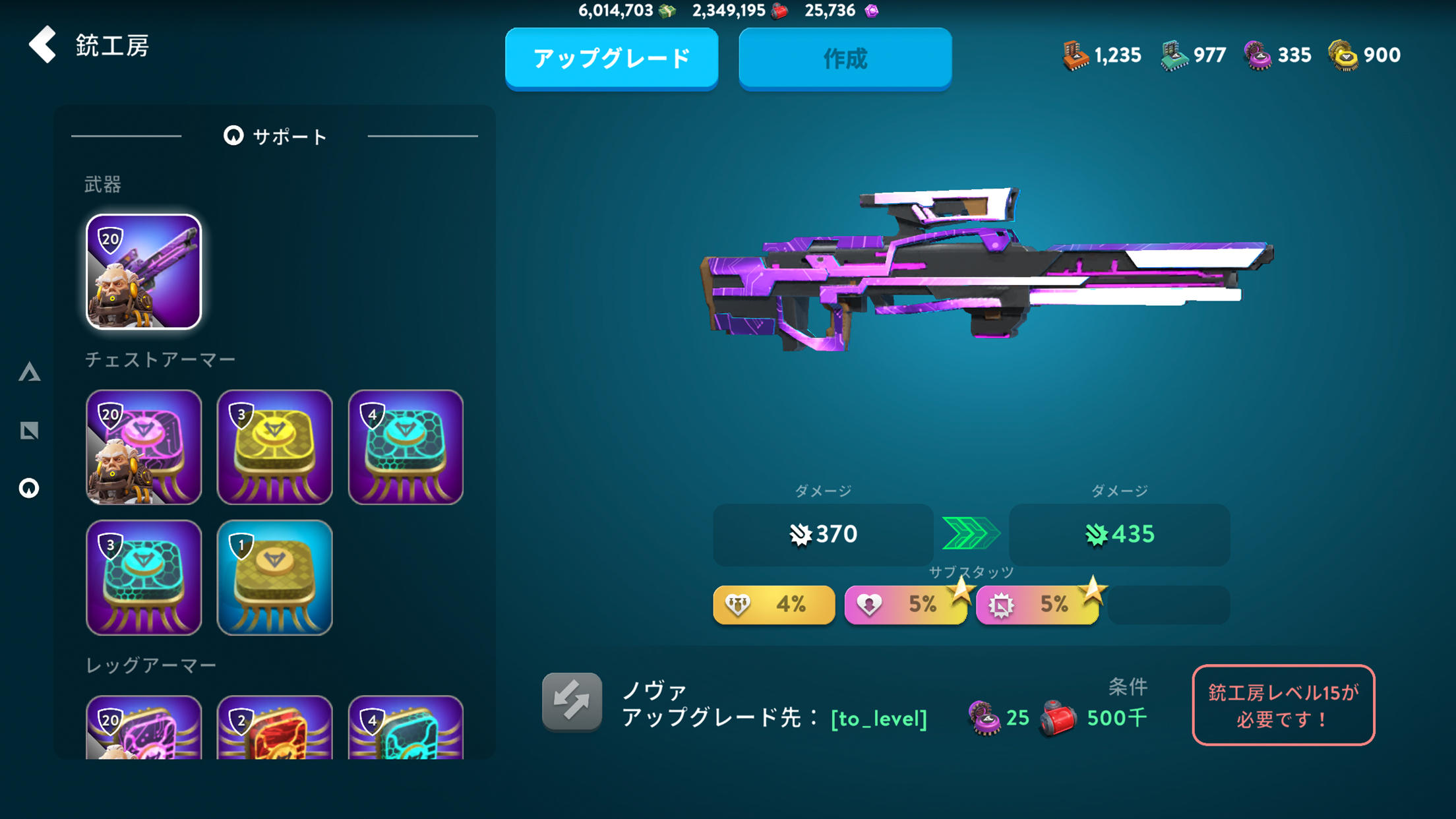Click the purple gear currency icon showing 335
The height and width of the screenshot is (819, 1456).
click(1257, 55)
